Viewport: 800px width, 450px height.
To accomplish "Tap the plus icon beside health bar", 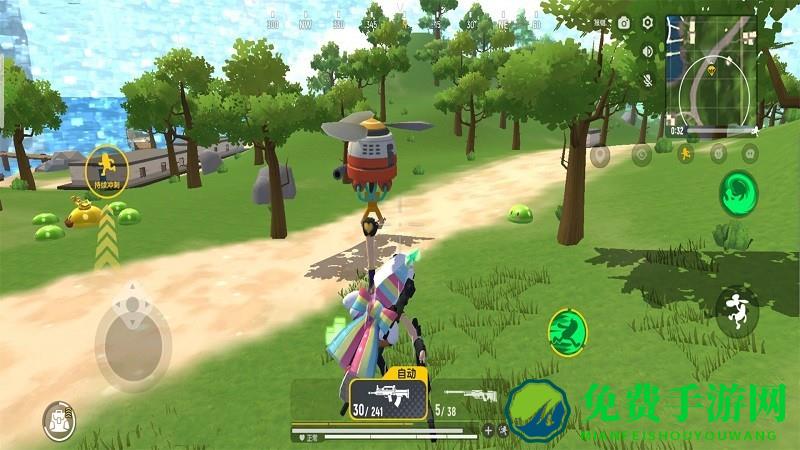I will click(488, 431).
